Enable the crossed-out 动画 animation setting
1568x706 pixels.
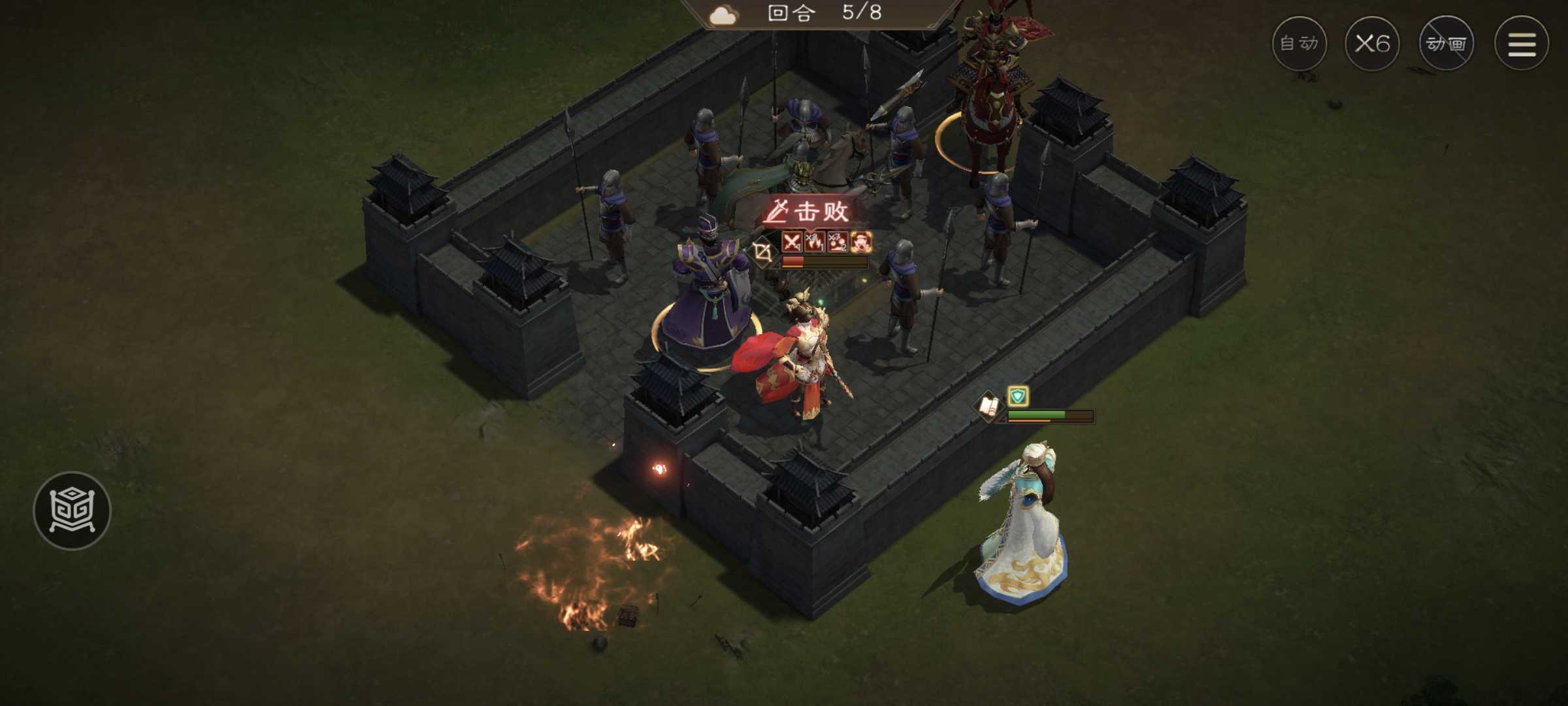tap(1447, 44)
